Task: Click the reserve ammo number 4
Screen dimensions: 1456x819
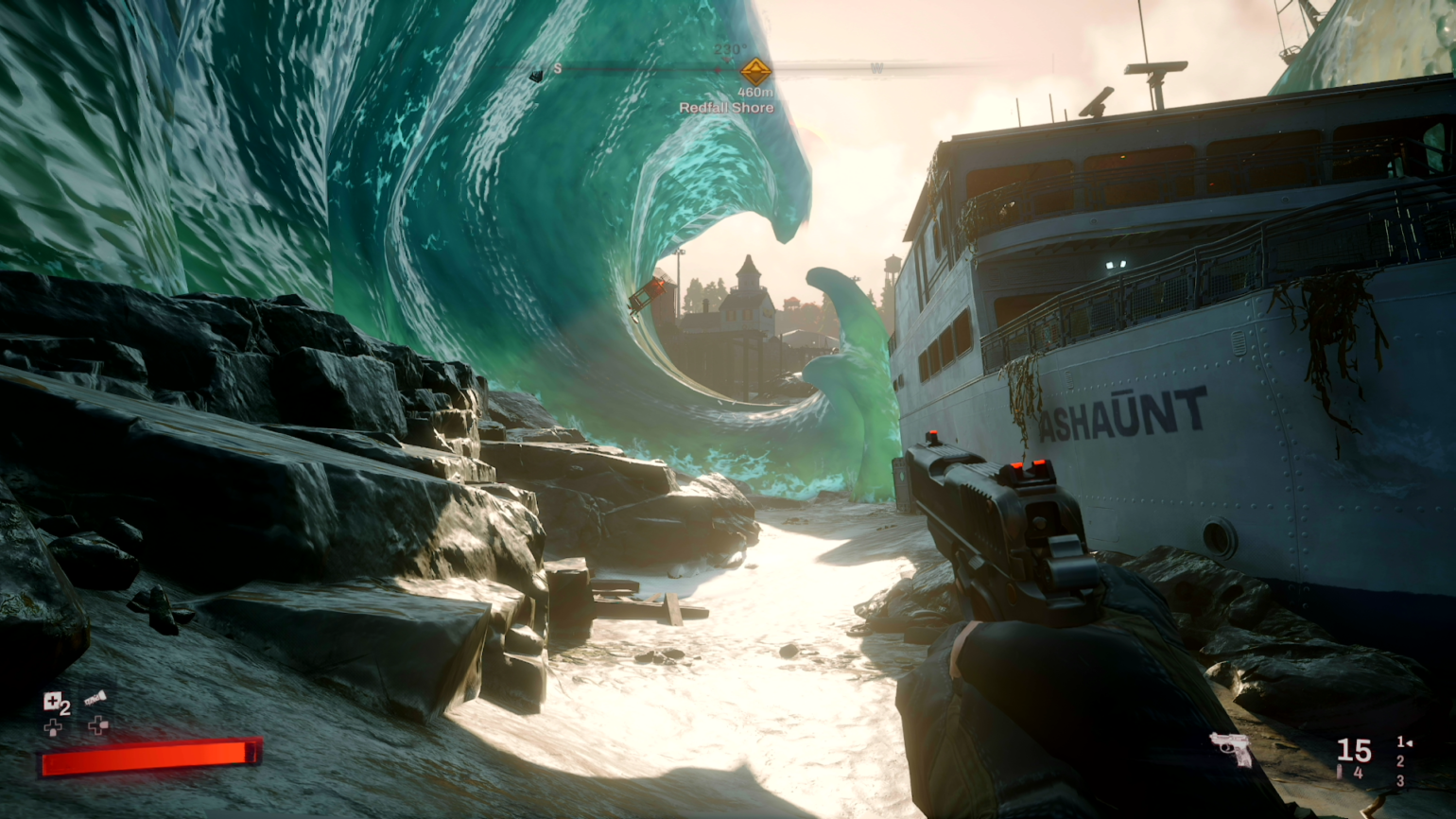Action: point(1359,772)
